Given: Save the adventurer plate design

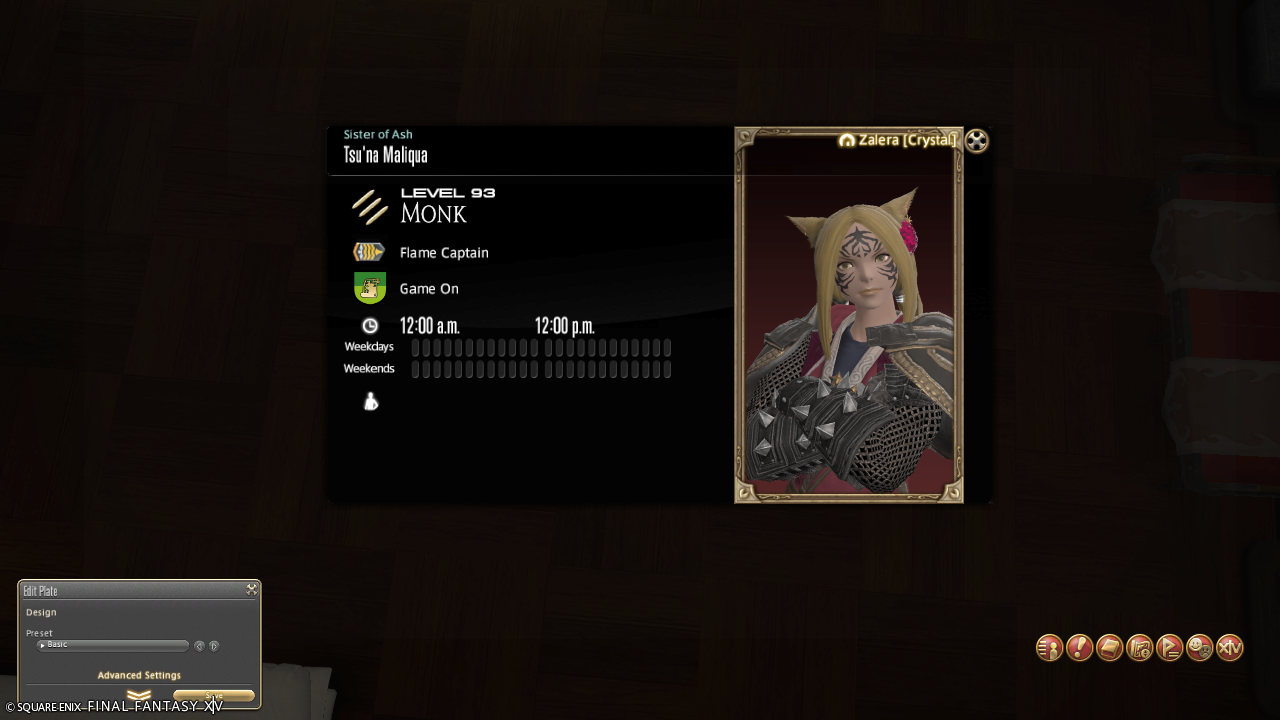Looking at the screenshot, I should tap(214, 696).
